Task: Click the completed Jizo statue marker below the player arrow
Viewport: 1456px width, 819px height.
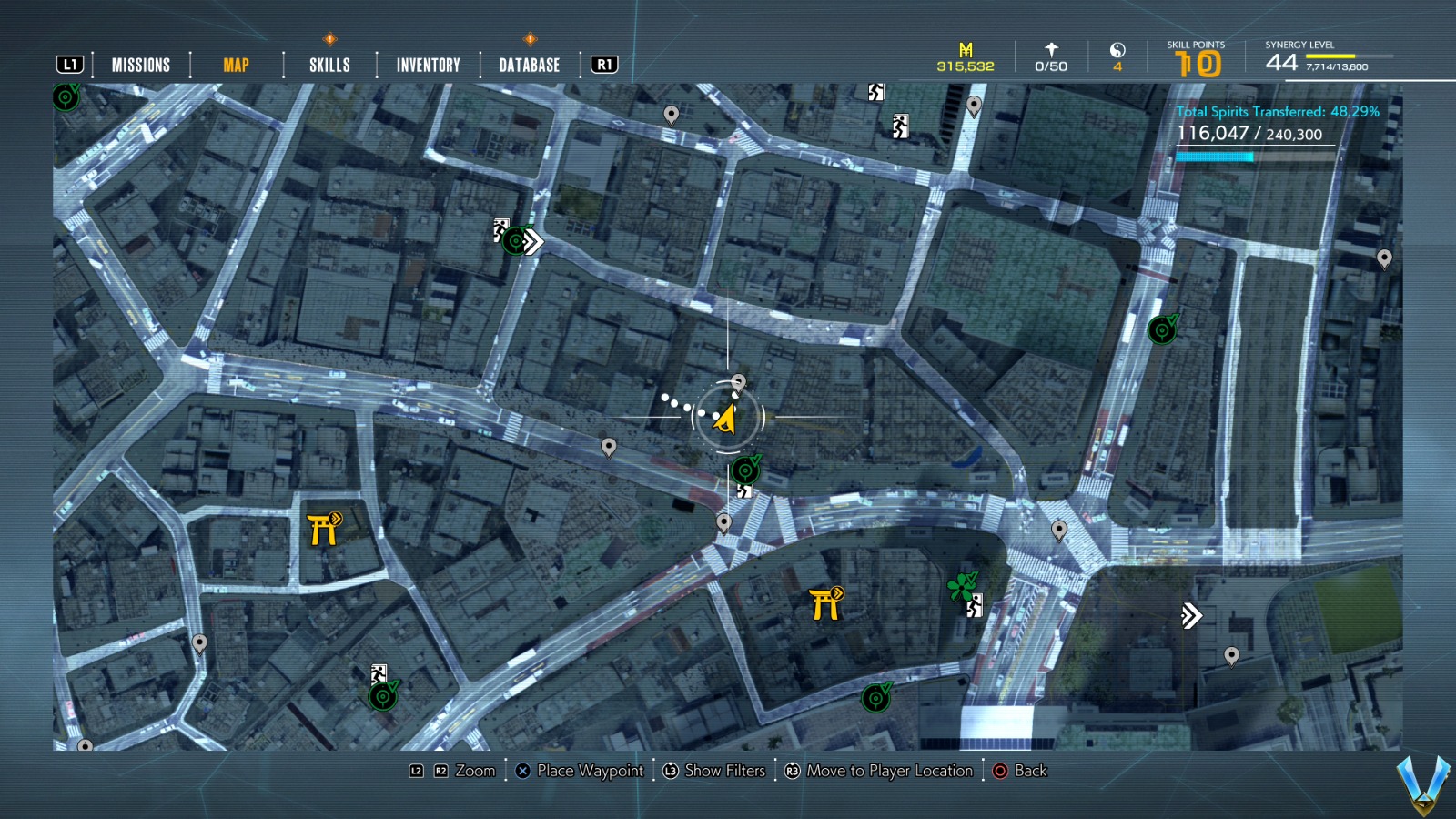Action: point(745,469)
